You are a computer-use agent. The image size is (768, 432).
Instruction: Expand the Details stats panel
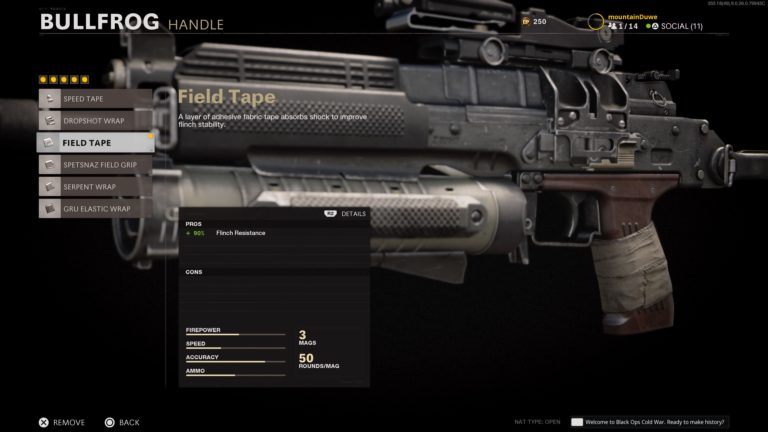[x=346, y=213]
